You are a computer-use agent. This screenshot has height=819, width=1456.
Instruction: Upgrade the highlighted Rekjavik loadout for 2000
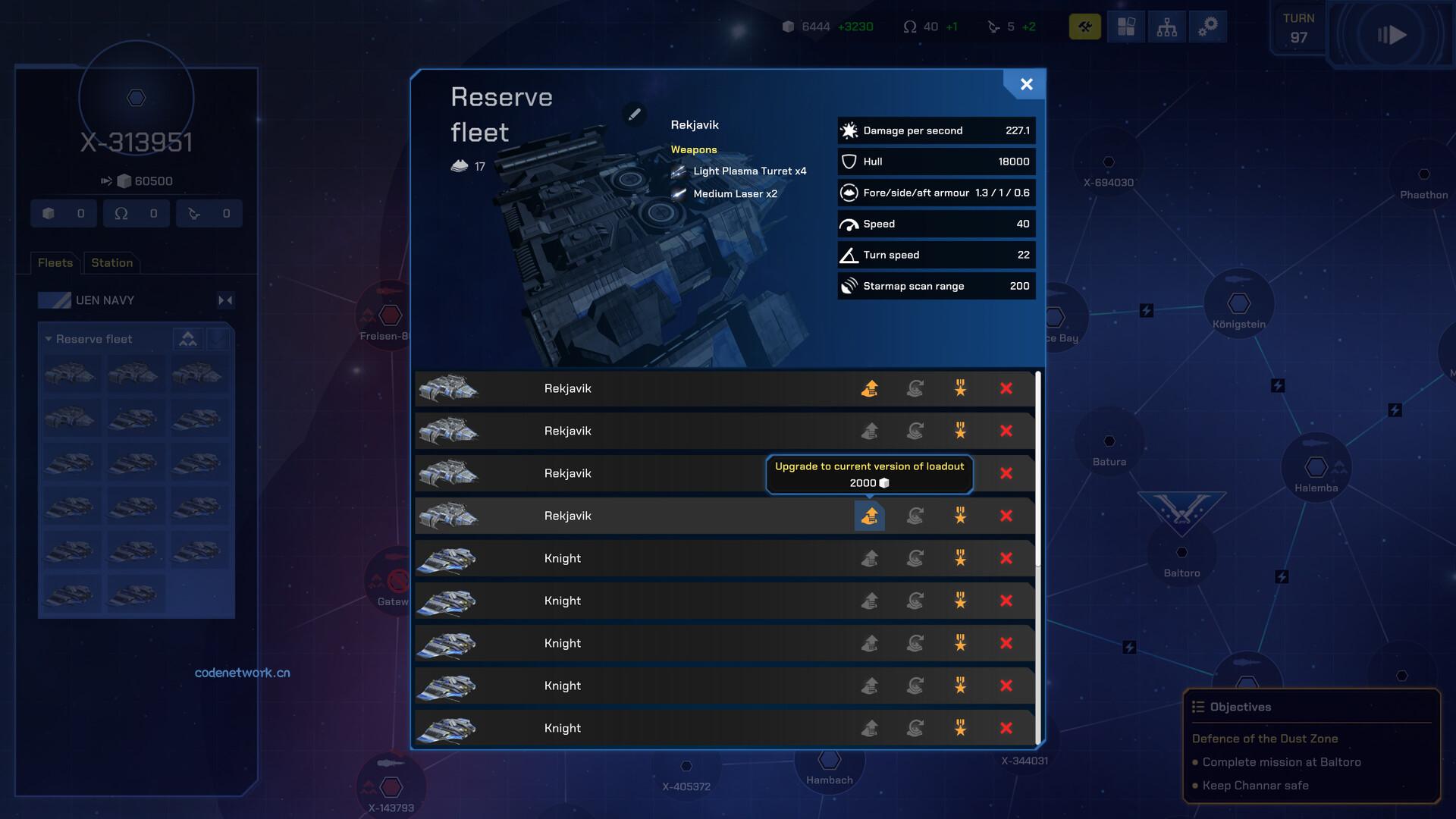coord(870,516)
